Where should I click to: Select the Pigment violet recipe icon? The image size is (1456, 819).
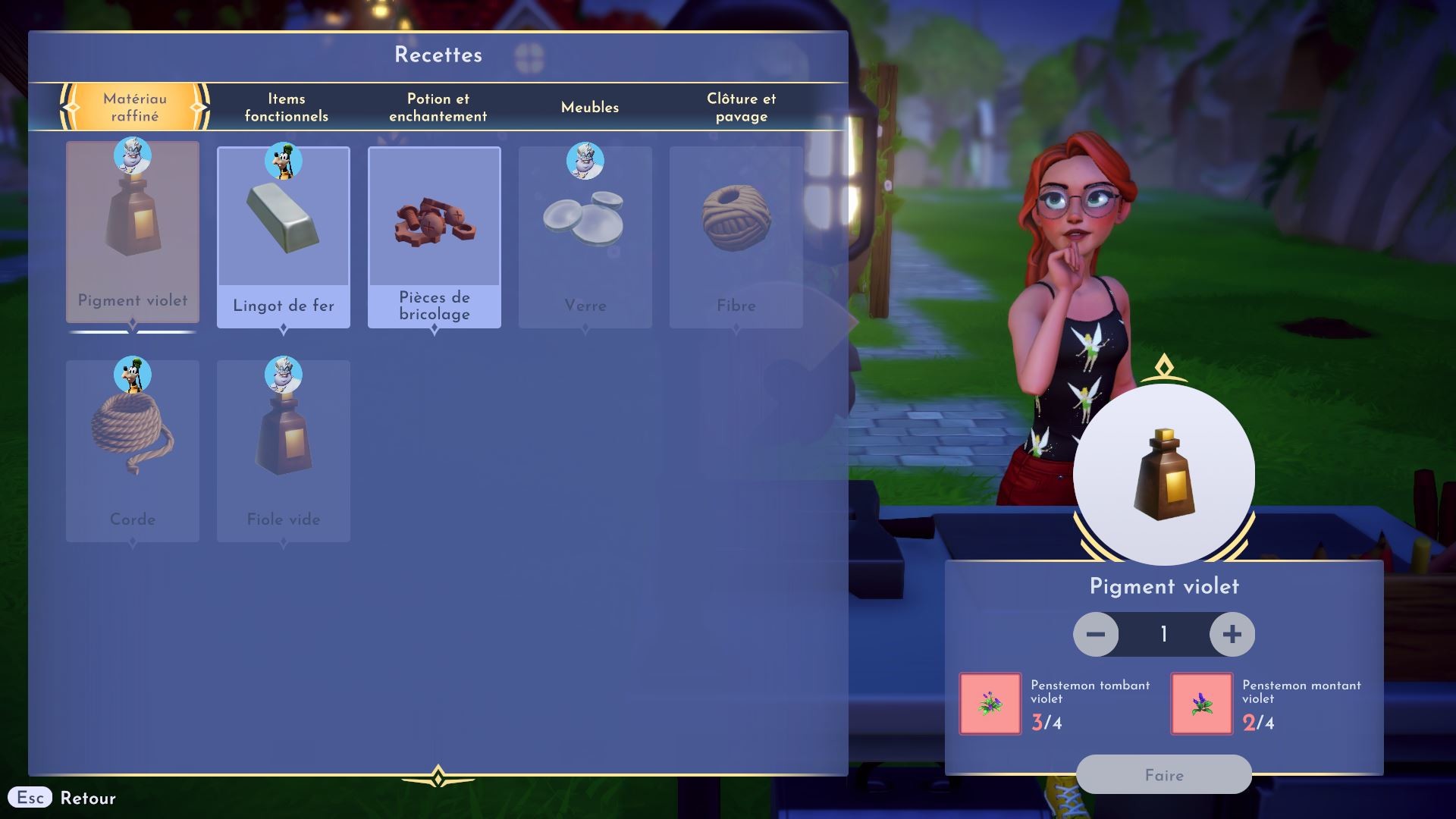click(133, 227)
